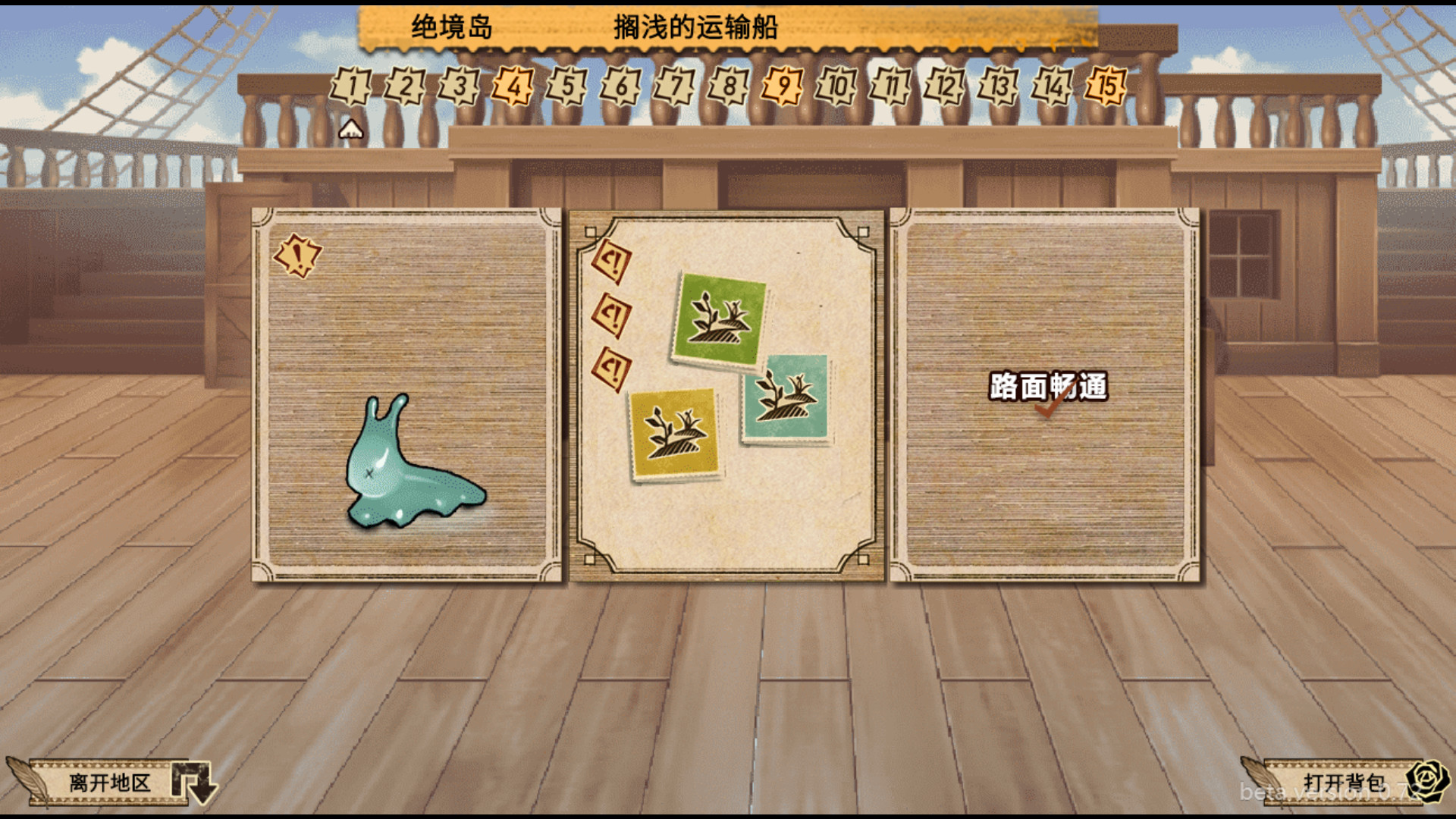Click the arrow indicator below stage 1

[350, 129]
